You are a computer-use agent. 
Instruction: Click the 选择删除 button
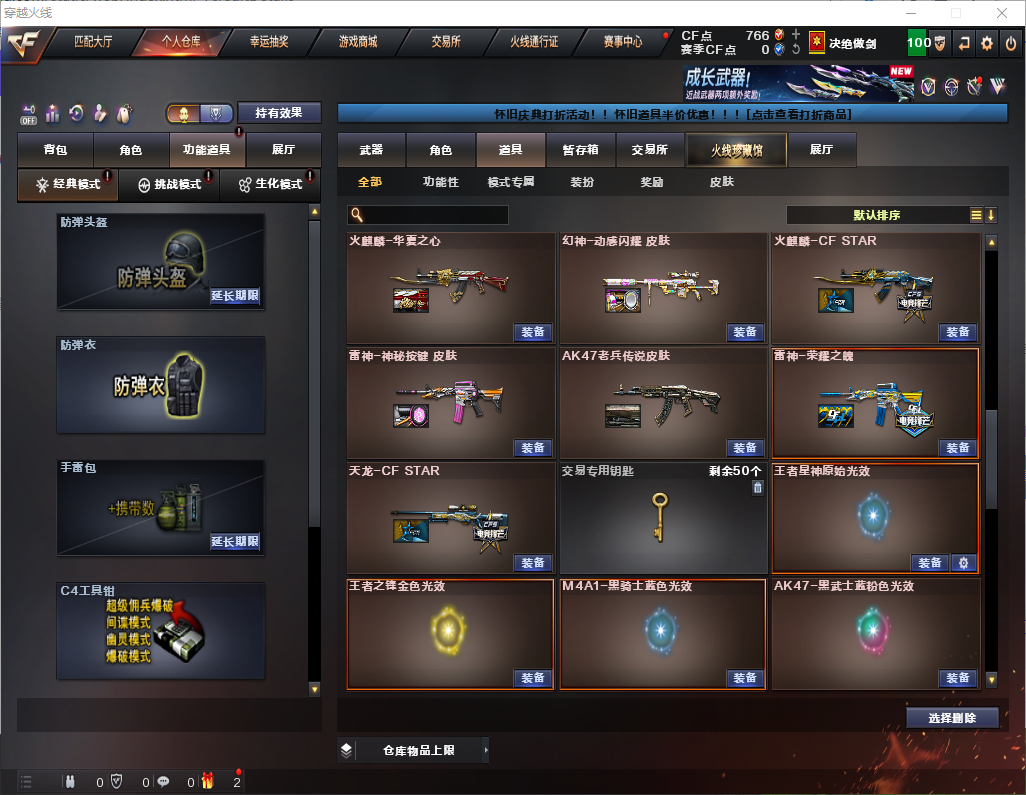[x=952, y=718]
